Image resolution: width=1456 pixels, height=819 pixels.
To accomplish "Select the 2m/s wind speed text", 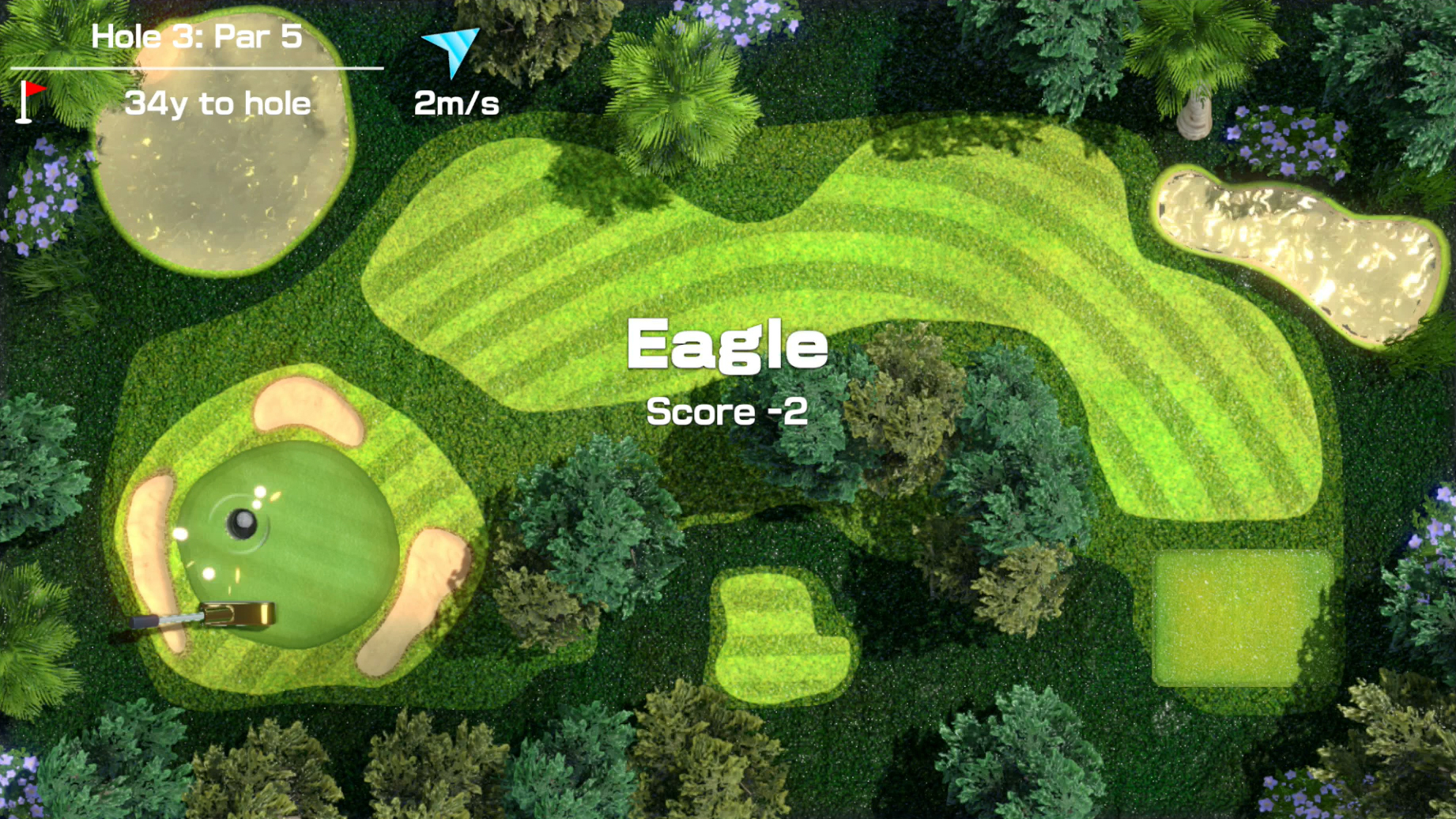I will point(457,104).
